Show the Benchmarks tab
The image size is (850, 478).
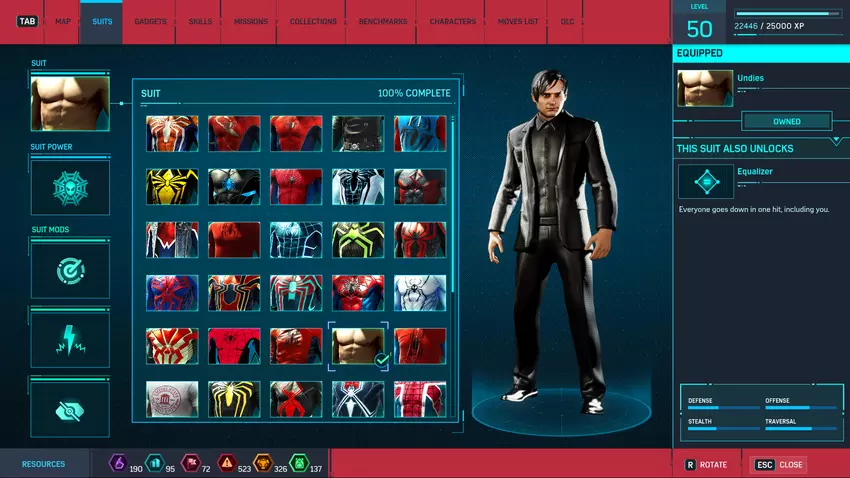(380, 21)
